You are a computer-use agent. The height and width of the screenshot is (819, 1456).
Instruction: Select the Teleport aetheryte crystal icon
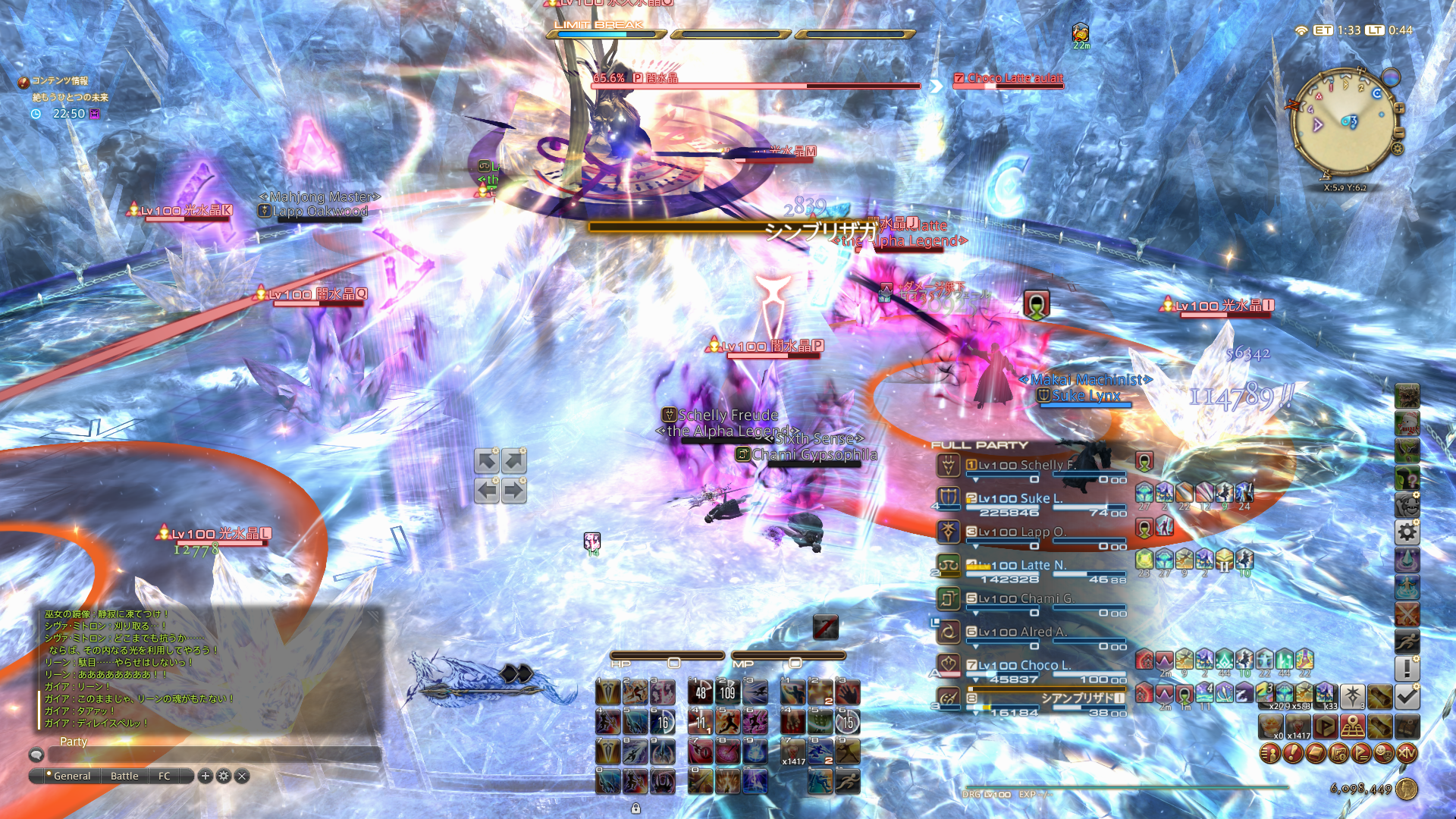pos(1408,560)
